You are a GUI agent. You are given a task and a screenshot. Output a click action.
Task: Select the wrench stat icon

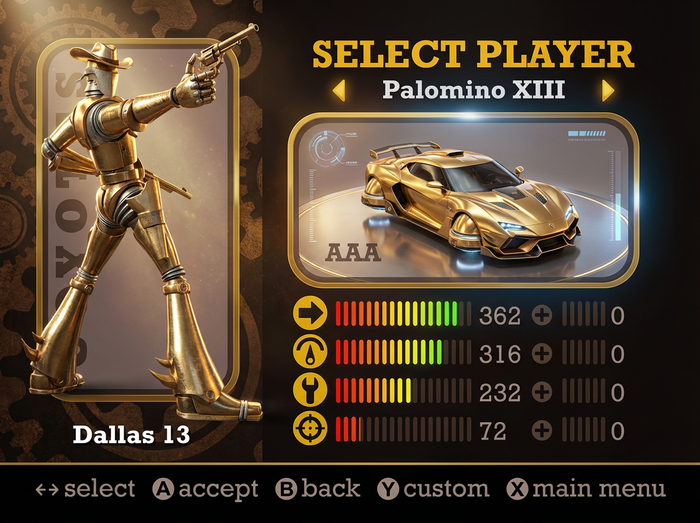(x=310, y=391)
